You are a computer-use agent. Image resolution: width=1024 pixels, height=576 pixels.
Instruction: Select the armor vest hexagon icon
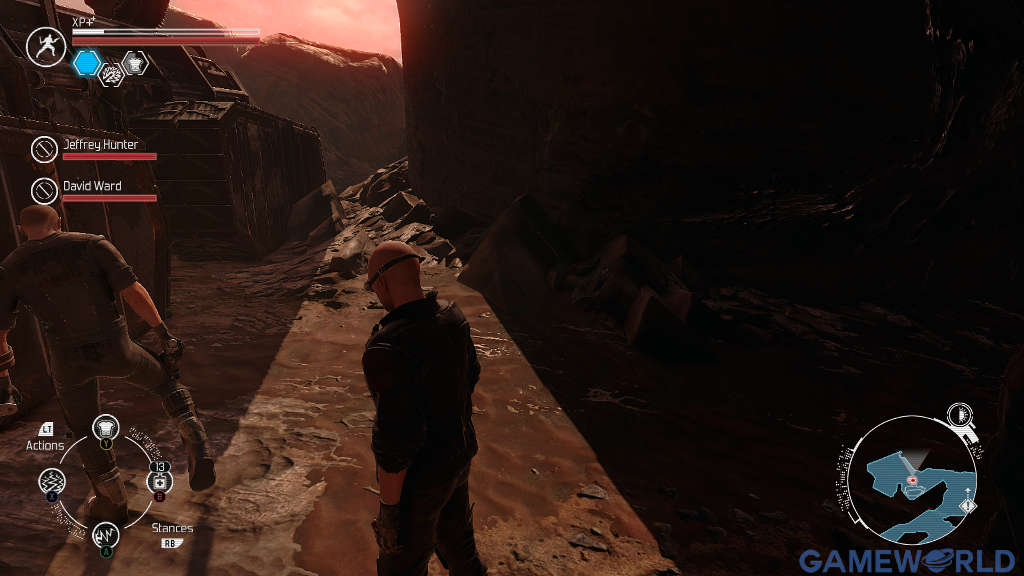pos(134,63)
